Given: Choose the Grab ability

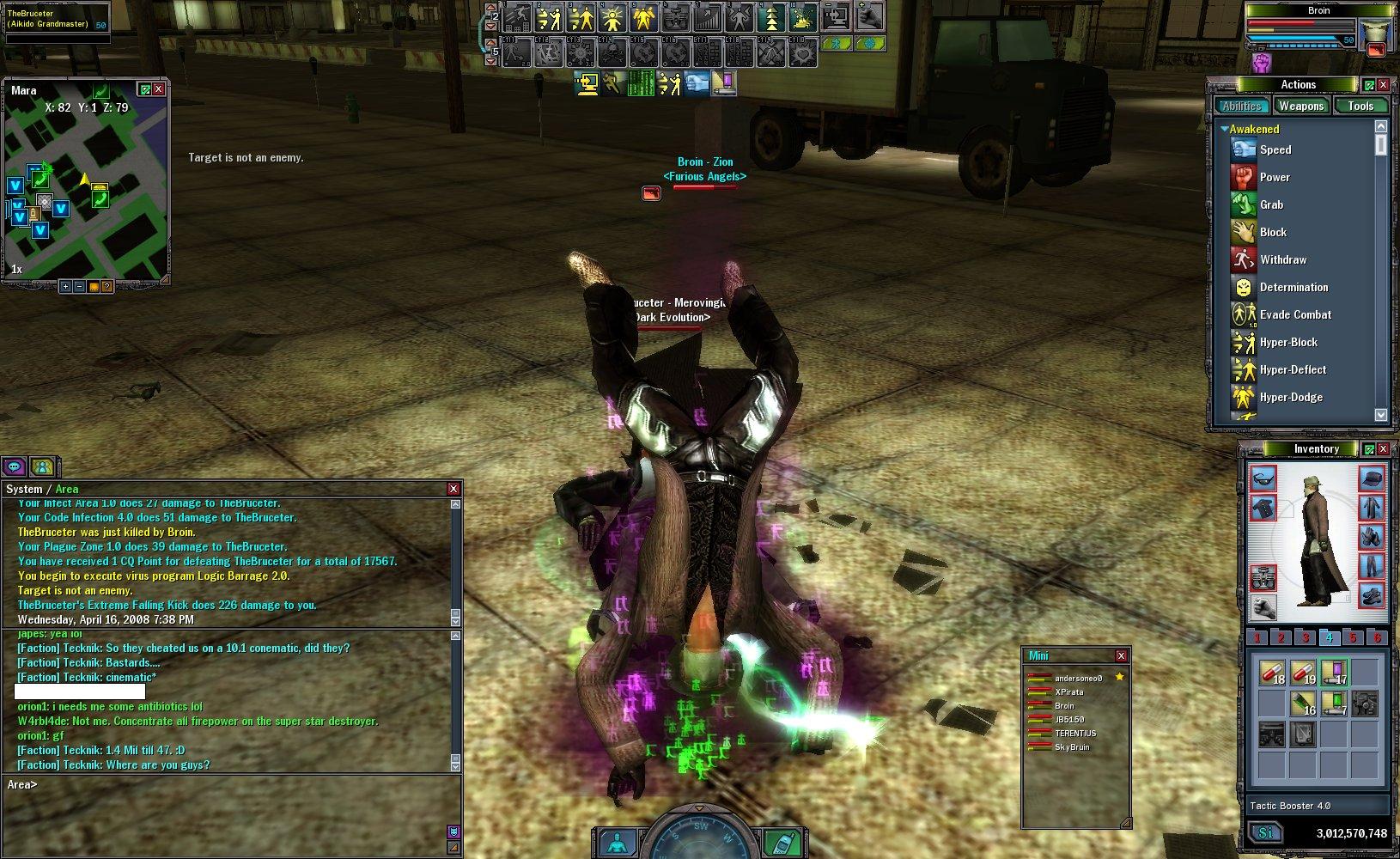Looking at the screenshot, I should 1270,204.
